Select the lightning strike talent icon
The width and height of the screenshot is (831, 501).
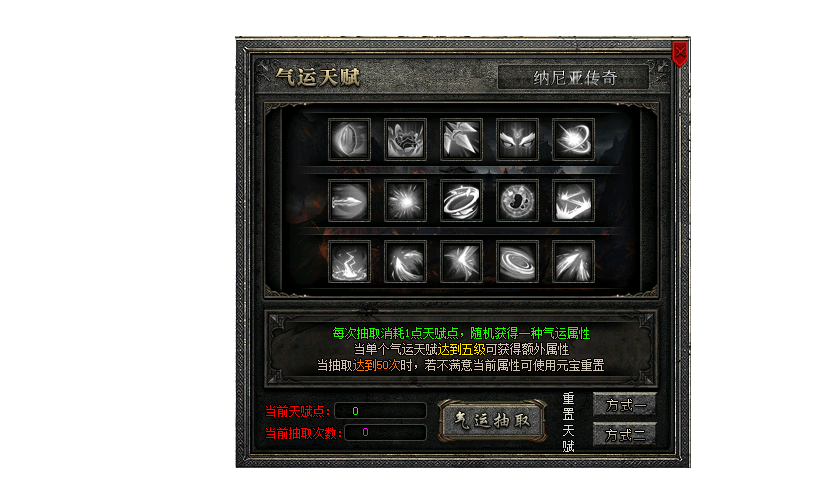tap(350, 261)
